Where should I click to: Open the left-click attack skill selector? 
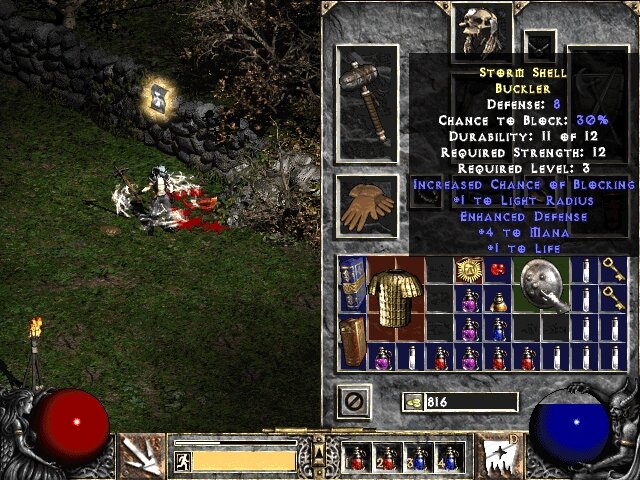tap(140, 455)
